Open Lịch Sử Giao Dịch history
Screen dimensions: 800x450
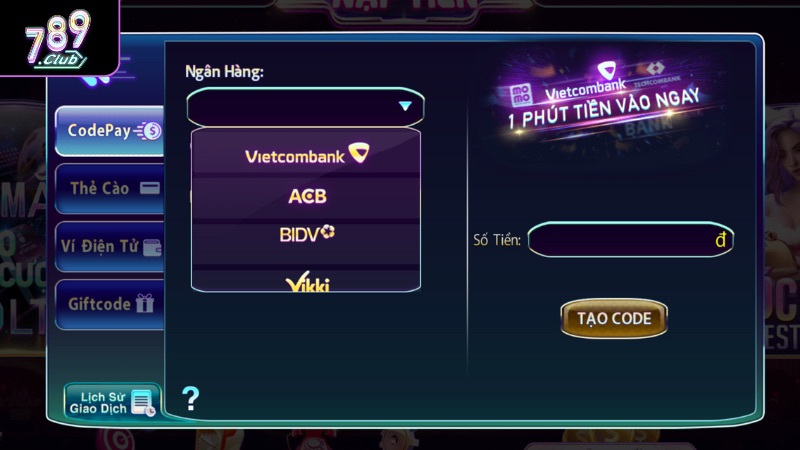click(111, 402)
